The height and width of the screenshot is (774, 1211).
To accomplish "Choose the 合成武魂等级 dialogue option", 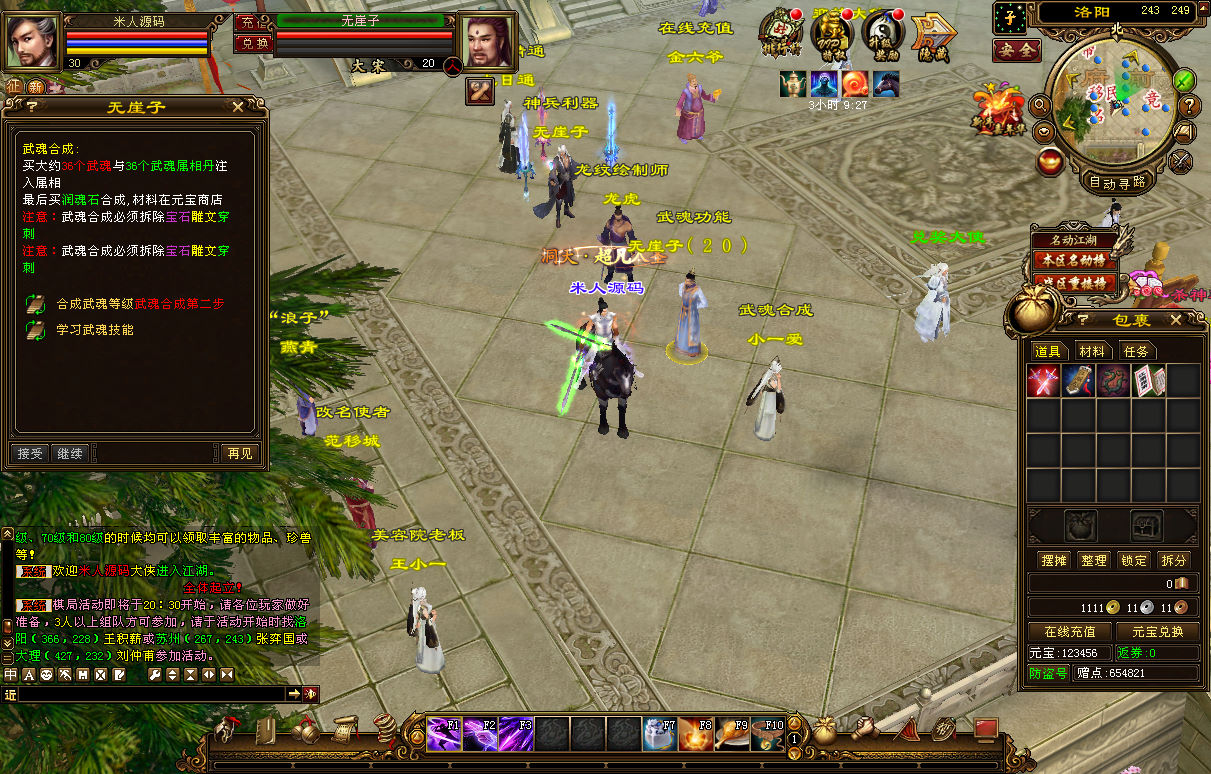I will click(140, 303).
